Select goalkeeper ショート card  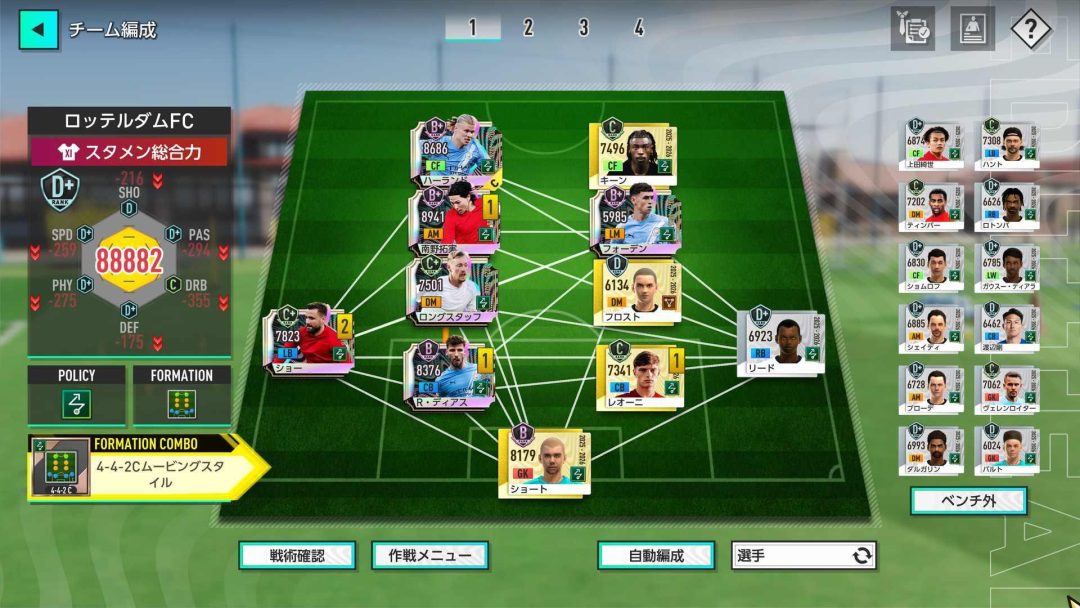[544, 463]
